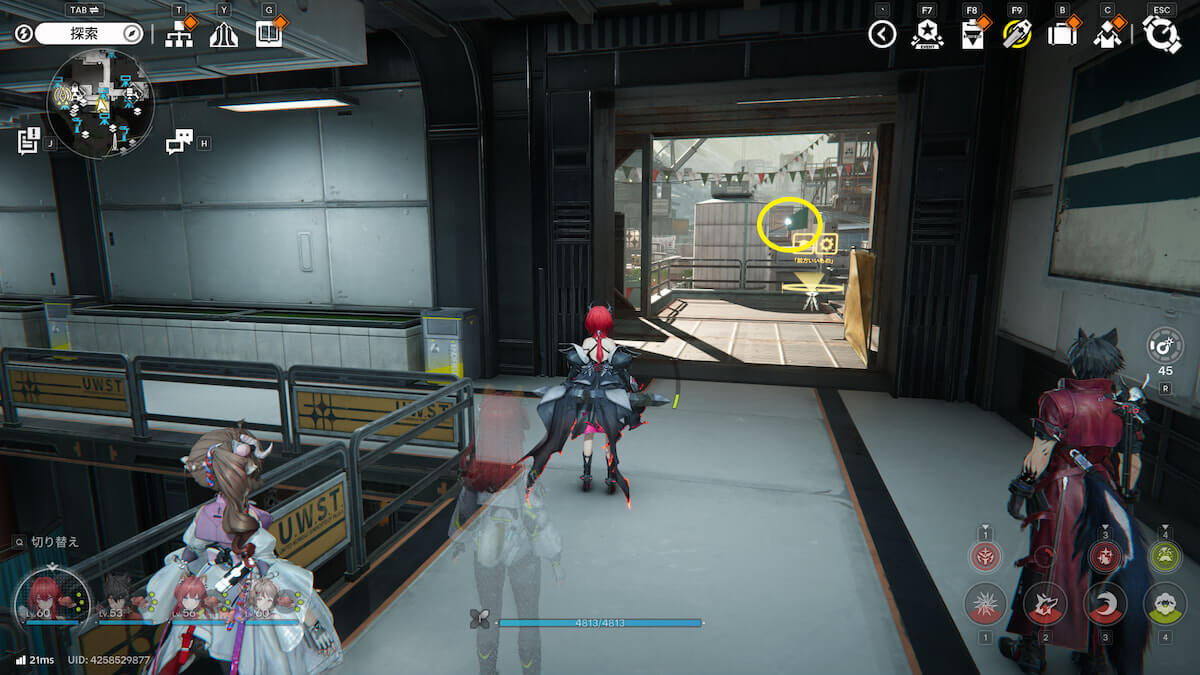This screenshot has width=1200, height=675.
Task: Open the star Event badge icon
Action: (x=926, y=35)
